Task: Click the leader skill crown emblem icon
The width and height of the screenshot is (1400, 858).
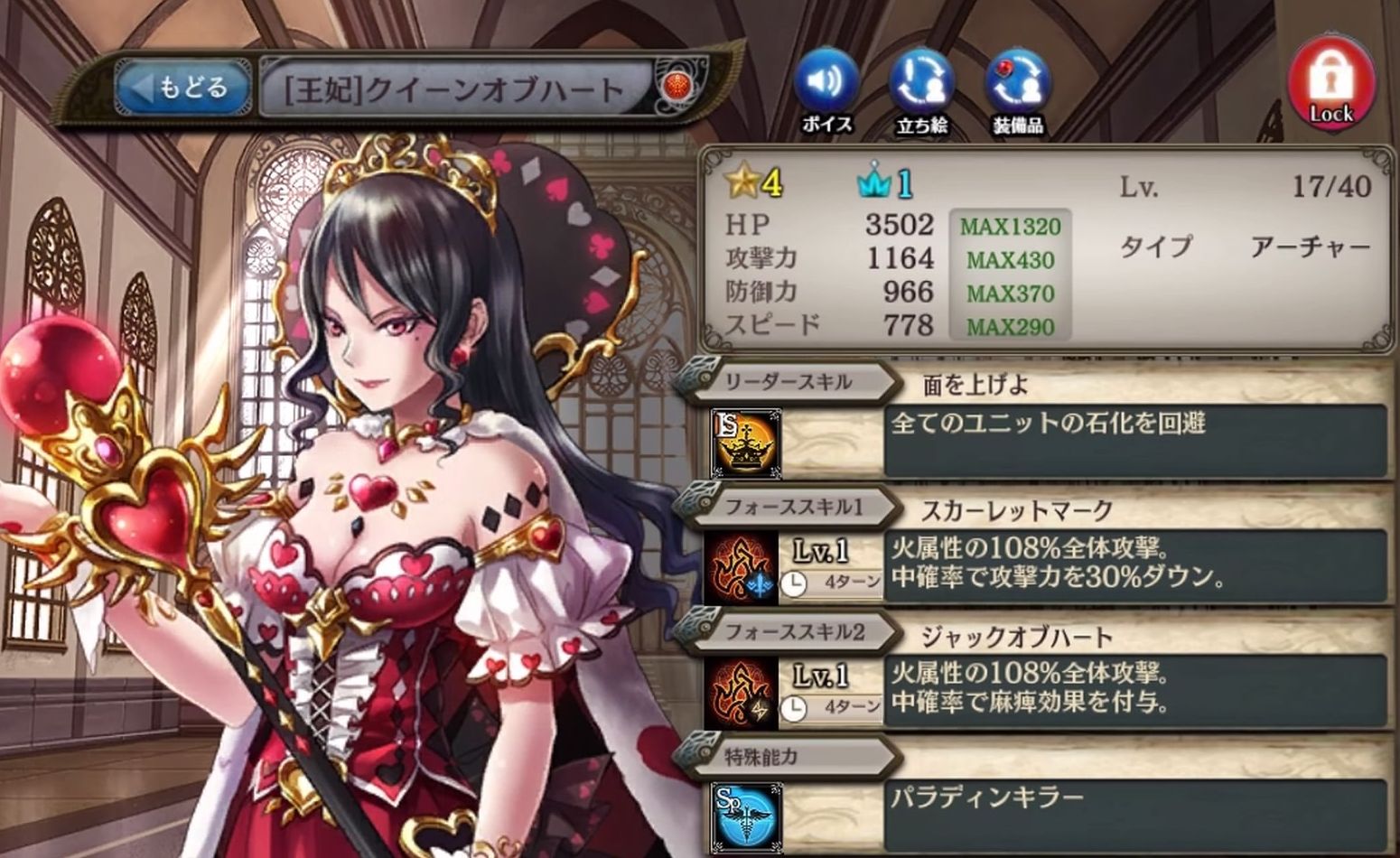Action: point(745,443)
